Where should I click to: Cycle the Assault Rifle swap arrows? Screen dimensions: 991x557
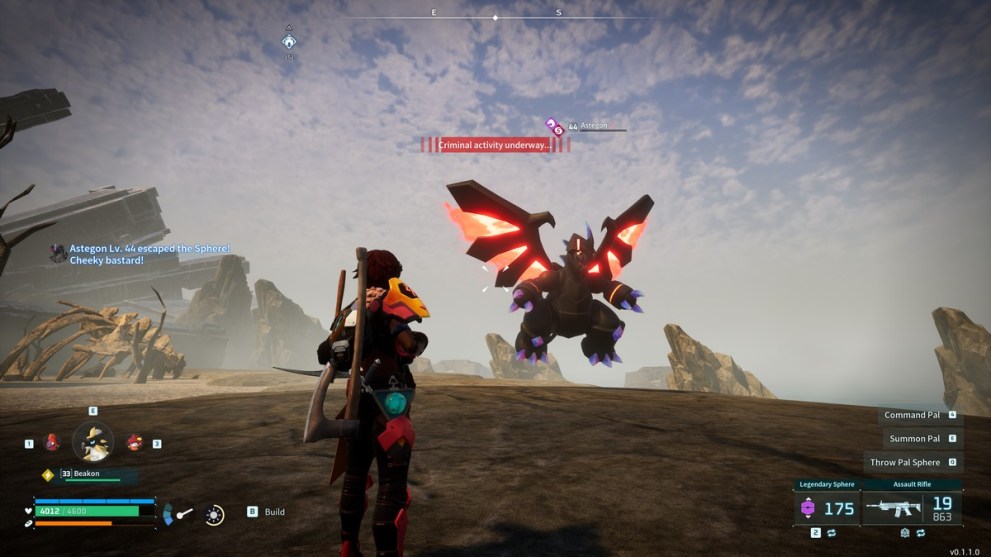(x=920, y=533)
